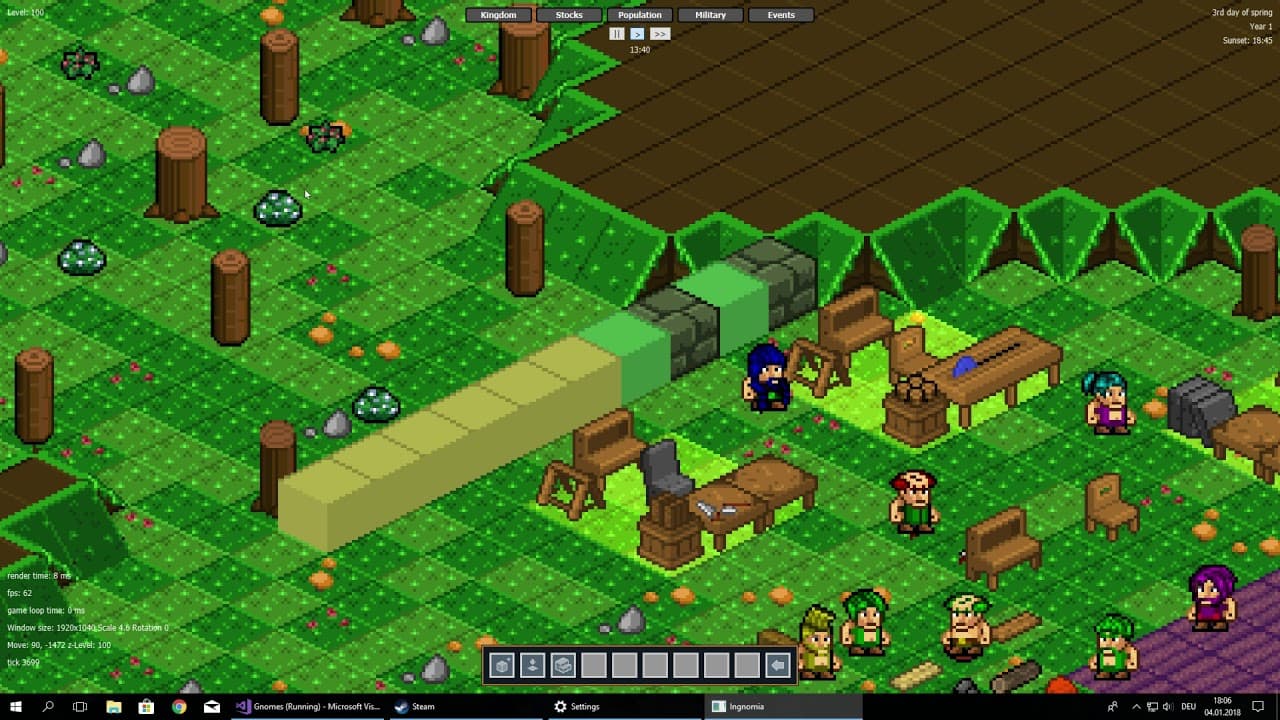
Task: Show the Population overview
Action: tap(640, 15)
